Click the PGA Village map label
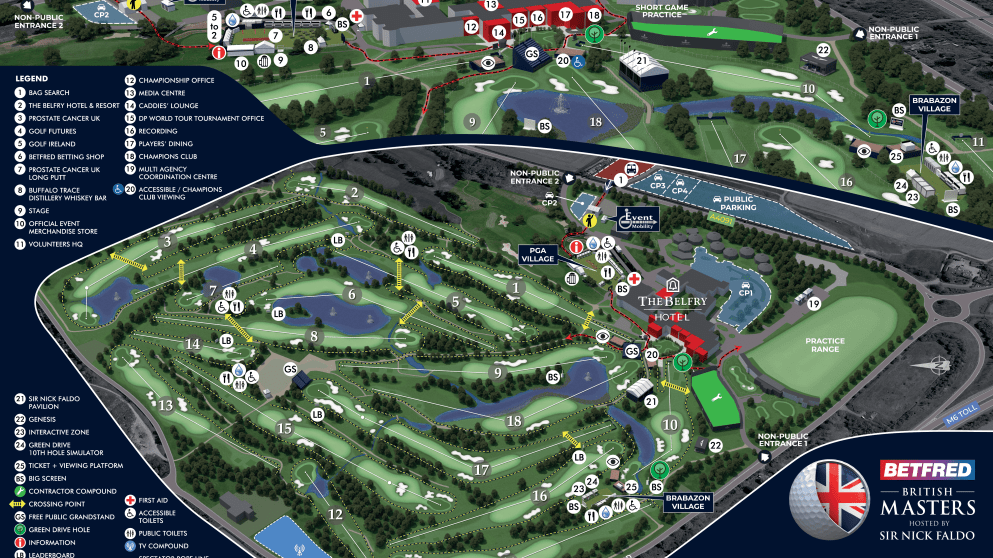The height and width of the screenshot is (558, 993). tap(536, 259)
